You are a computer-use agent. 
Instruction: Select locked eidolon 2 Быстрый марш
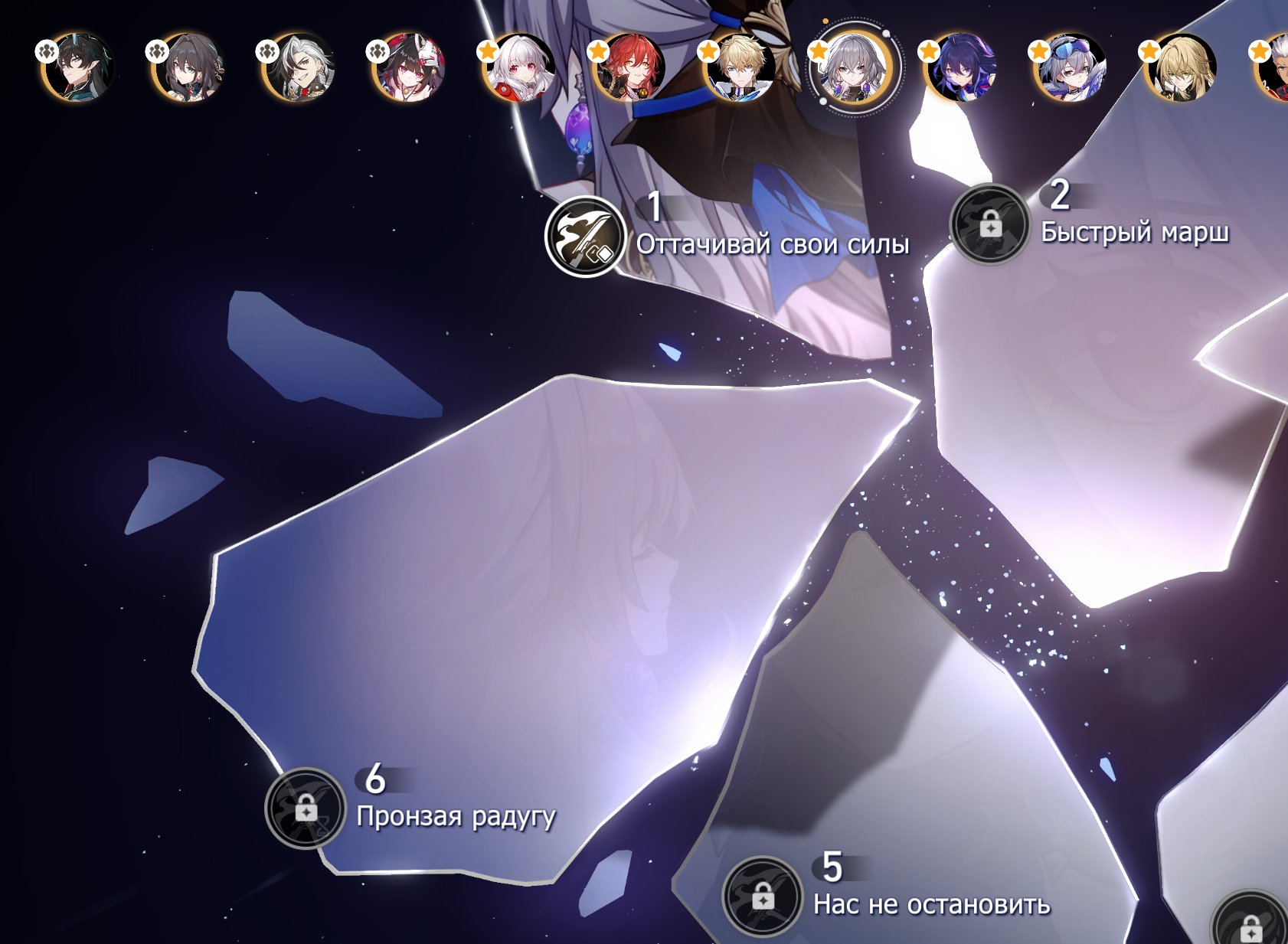click(989, 225)
